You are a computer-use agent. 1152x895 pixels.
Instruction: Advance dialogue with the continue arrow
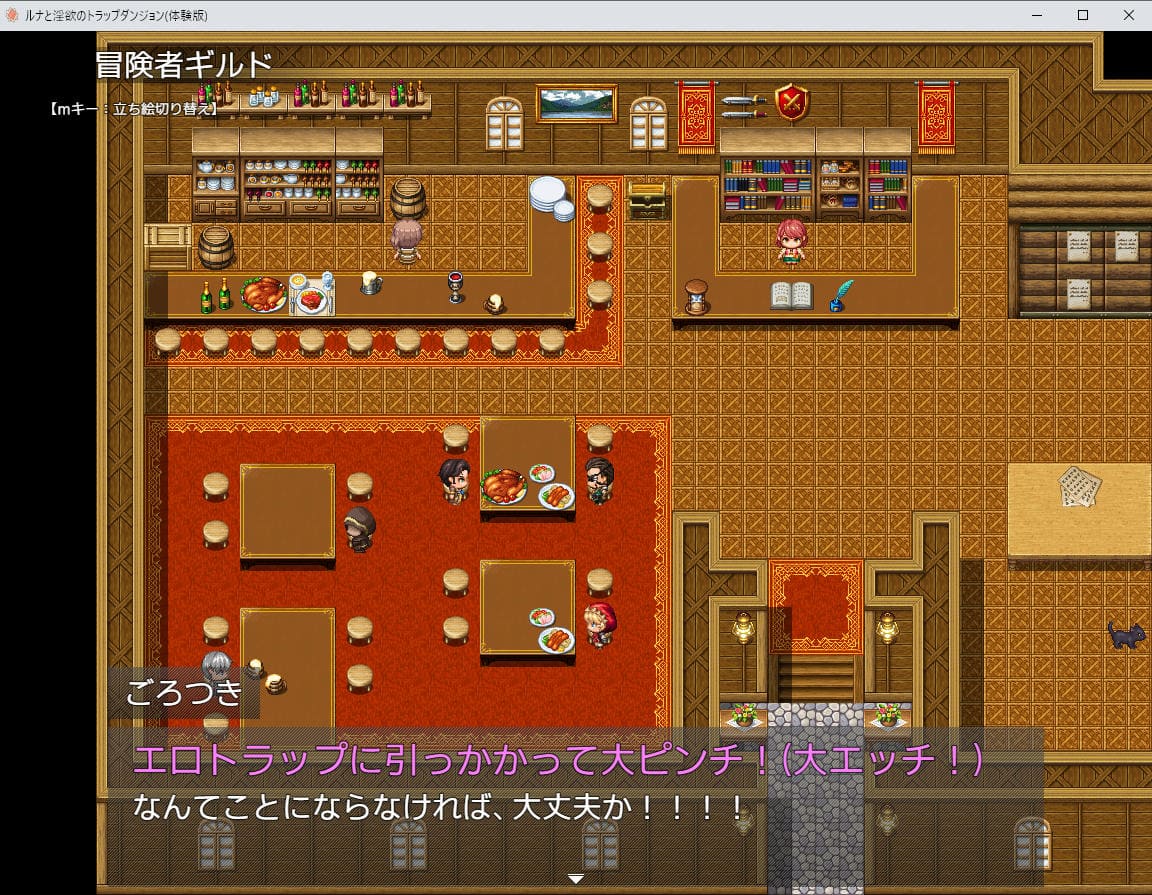click(x=575, y=878)
